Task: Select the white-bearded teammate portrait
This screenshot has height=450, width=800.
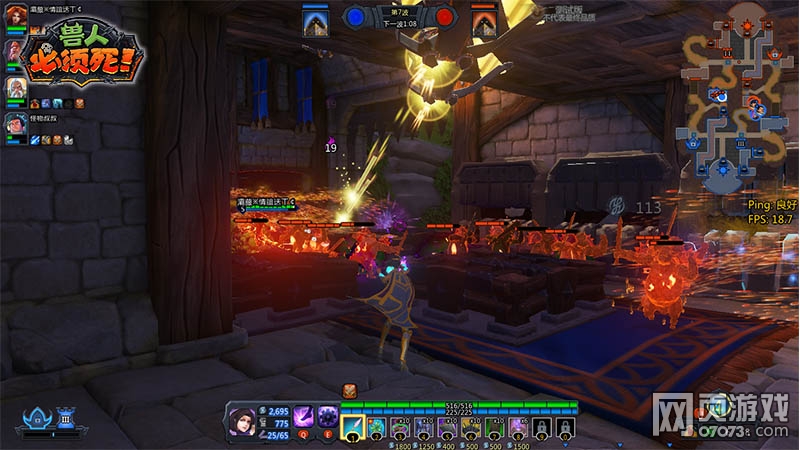Action: (16, 89)
